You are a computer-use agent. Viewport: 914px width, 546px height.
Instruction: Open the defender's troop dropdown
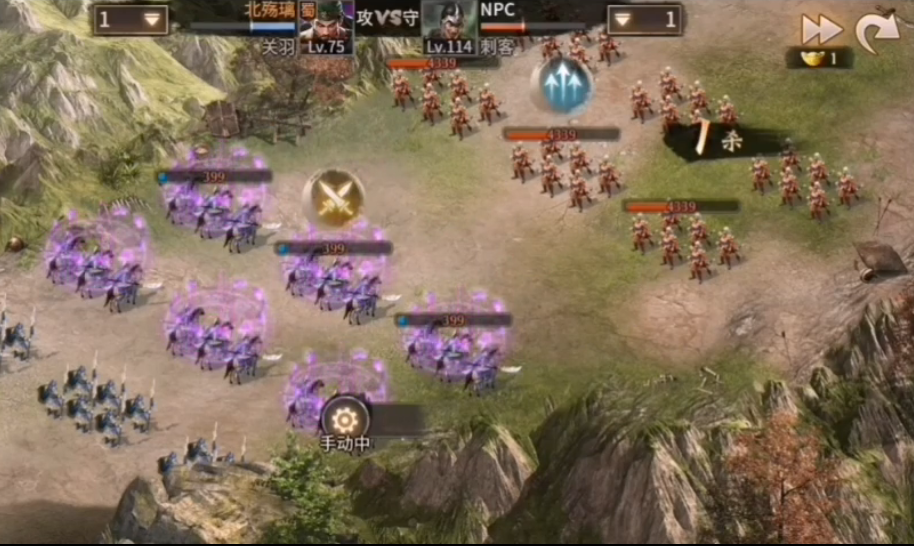coord(644,20)
